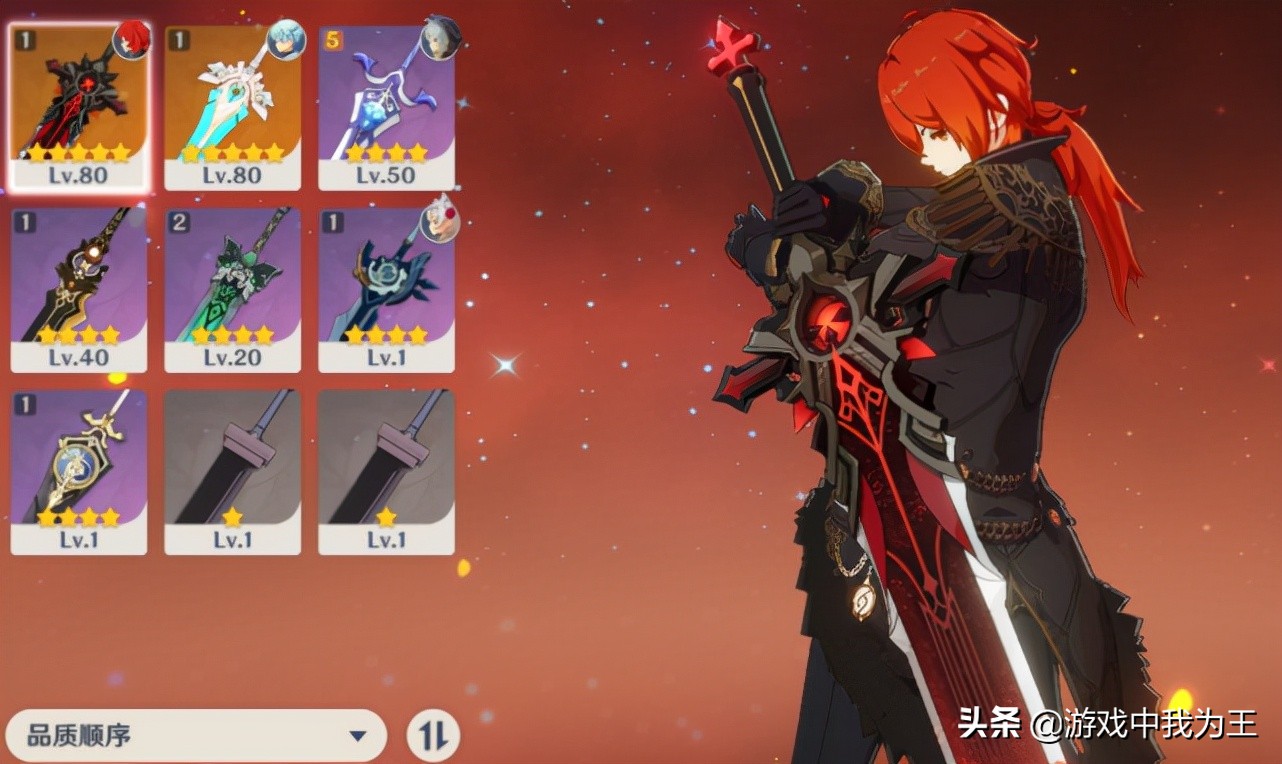The width and height of the screenshot is (1282, 764).
Task: Choose the dark blue Lv.1 four-star claymore
Action: pos(386,289)
